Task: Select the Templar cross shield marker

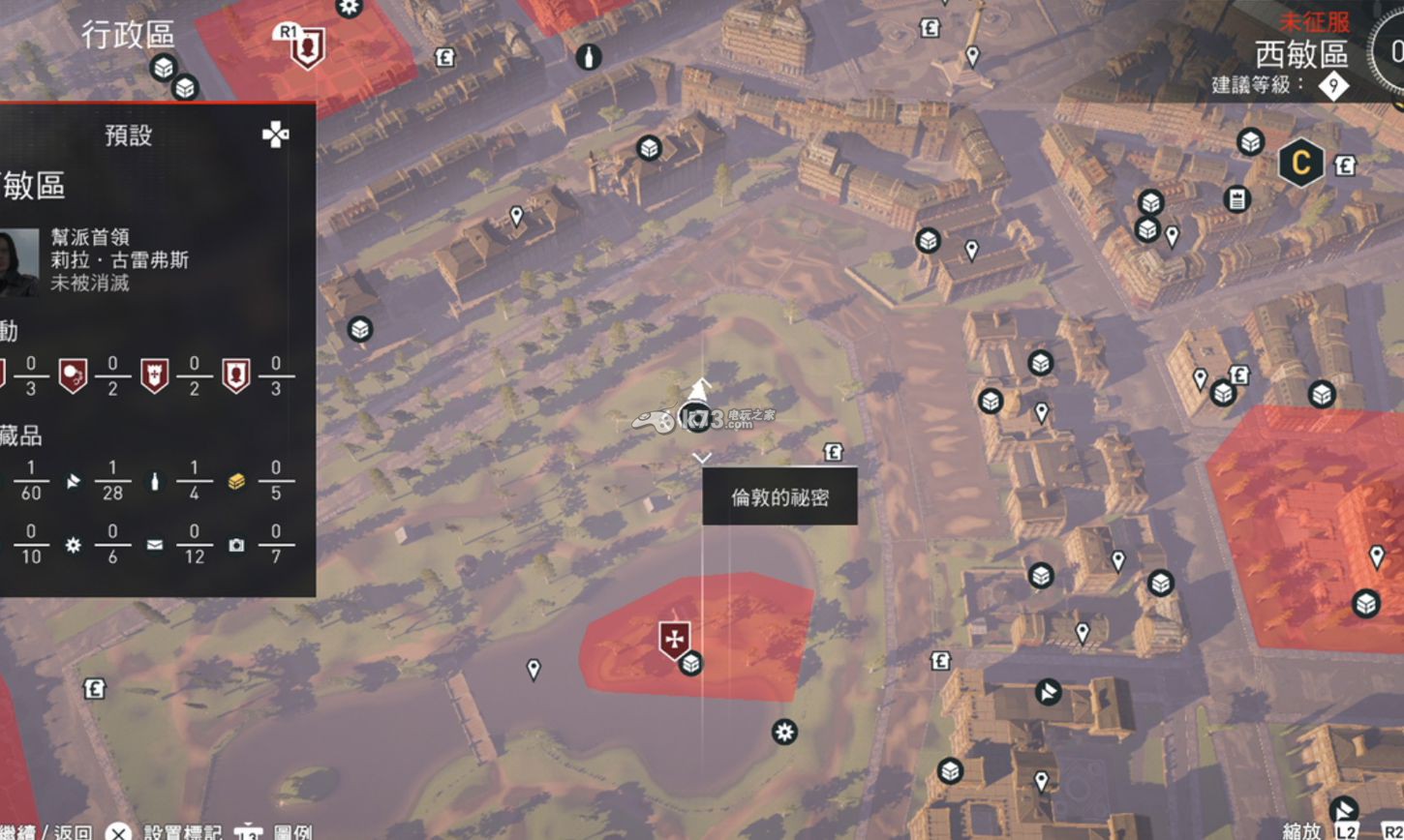Action: point(674,639)
